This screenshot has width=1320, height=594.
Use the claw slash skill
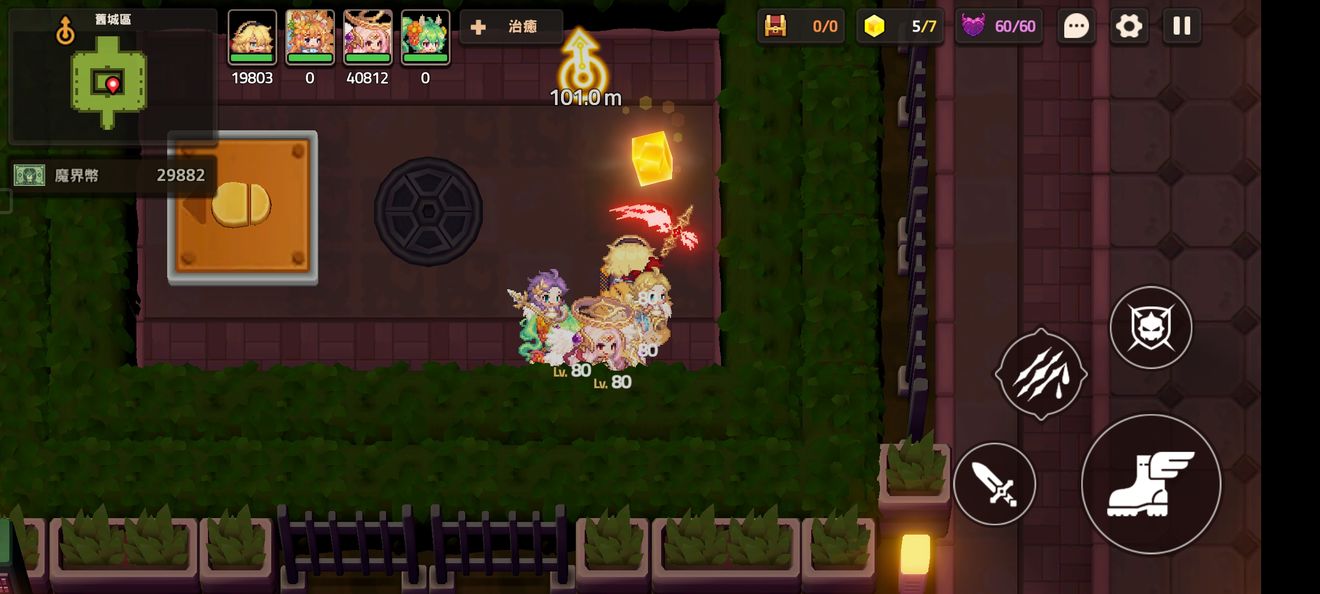click(1041, 374)
